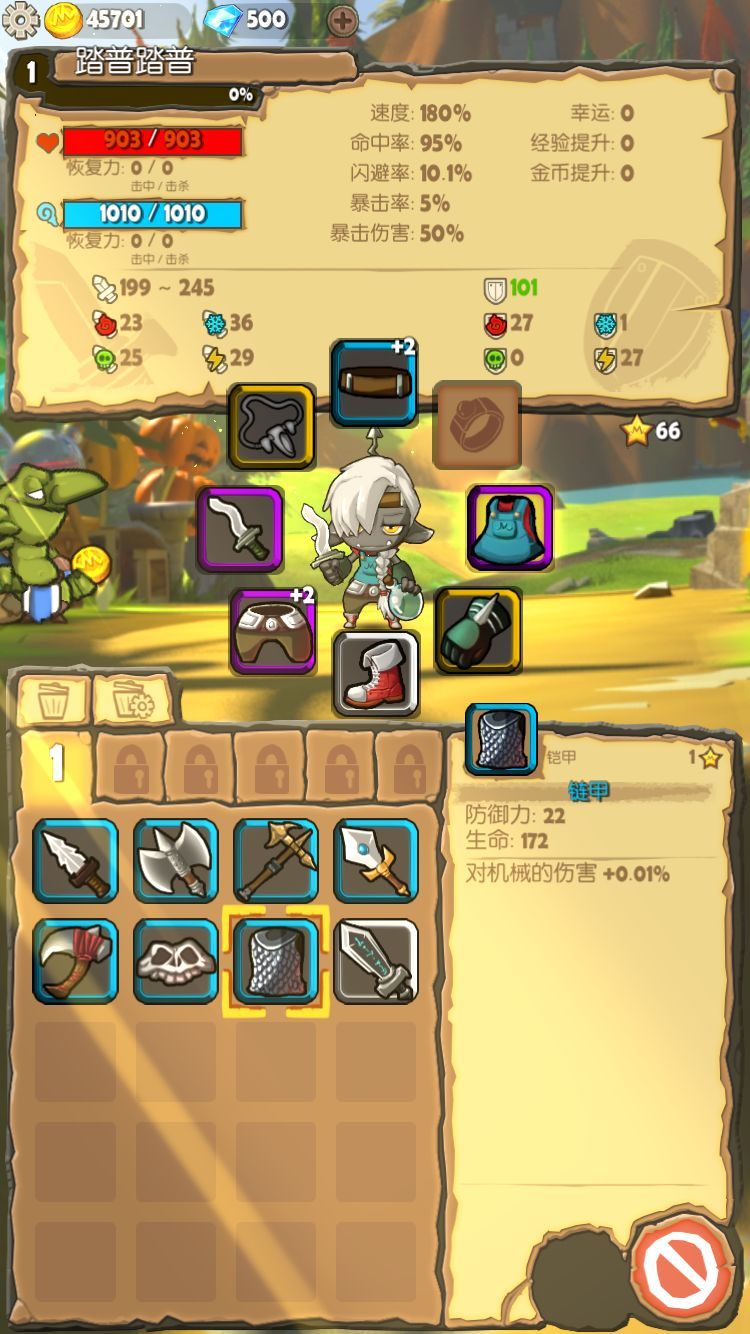The height and width of the screenshot is (1334, 750).
Task: Select the equipped brown pants slot
Action: [x=273, y=631]
